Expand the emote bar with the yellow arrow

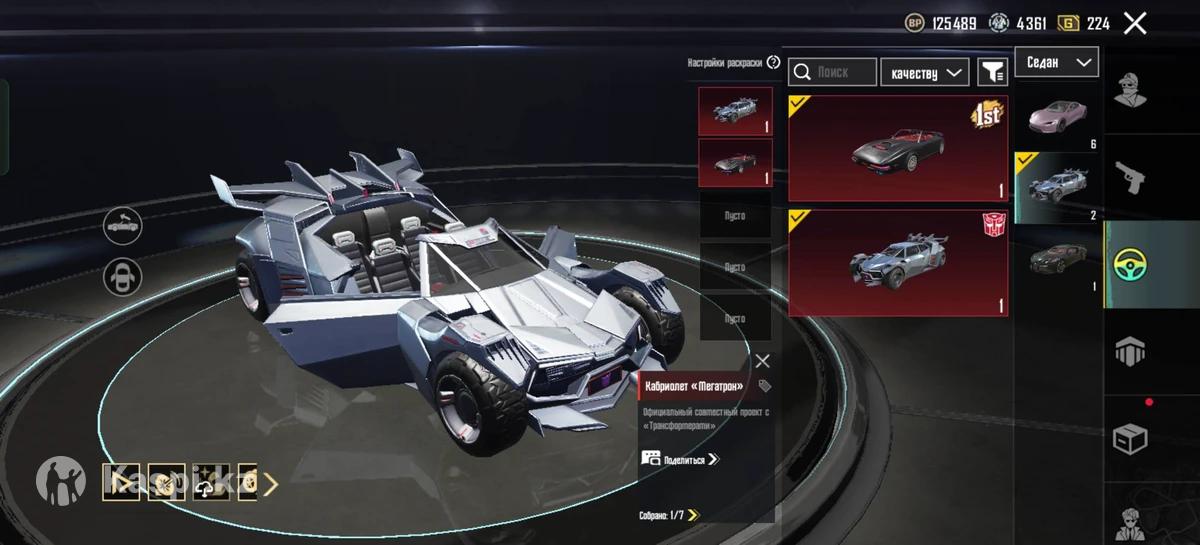[270, 484]
